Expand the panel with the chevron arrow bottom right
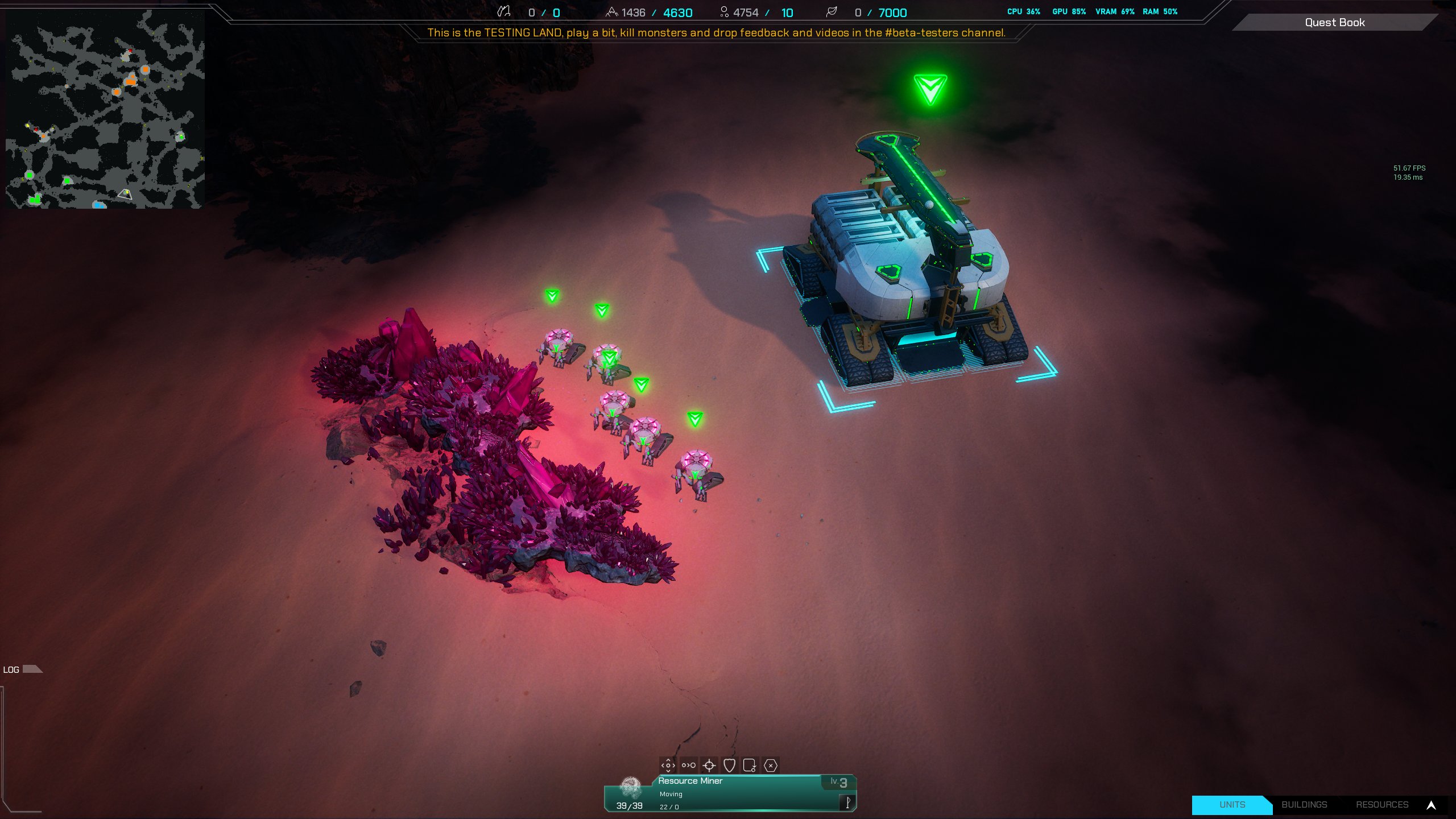 (1432, 805)
